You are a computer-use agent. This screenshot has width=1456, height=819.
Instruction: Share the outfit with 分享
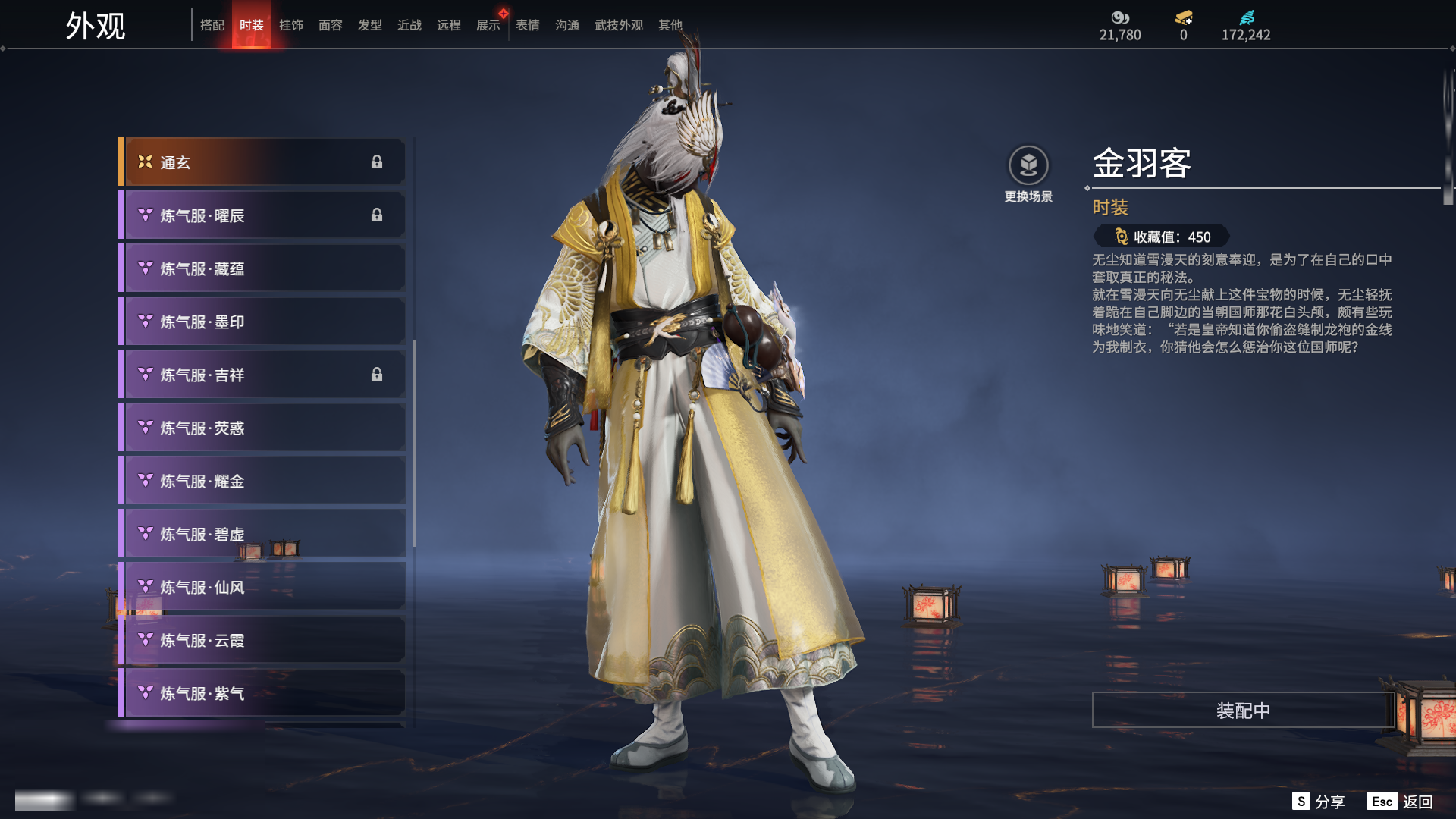pos(1319,802)
